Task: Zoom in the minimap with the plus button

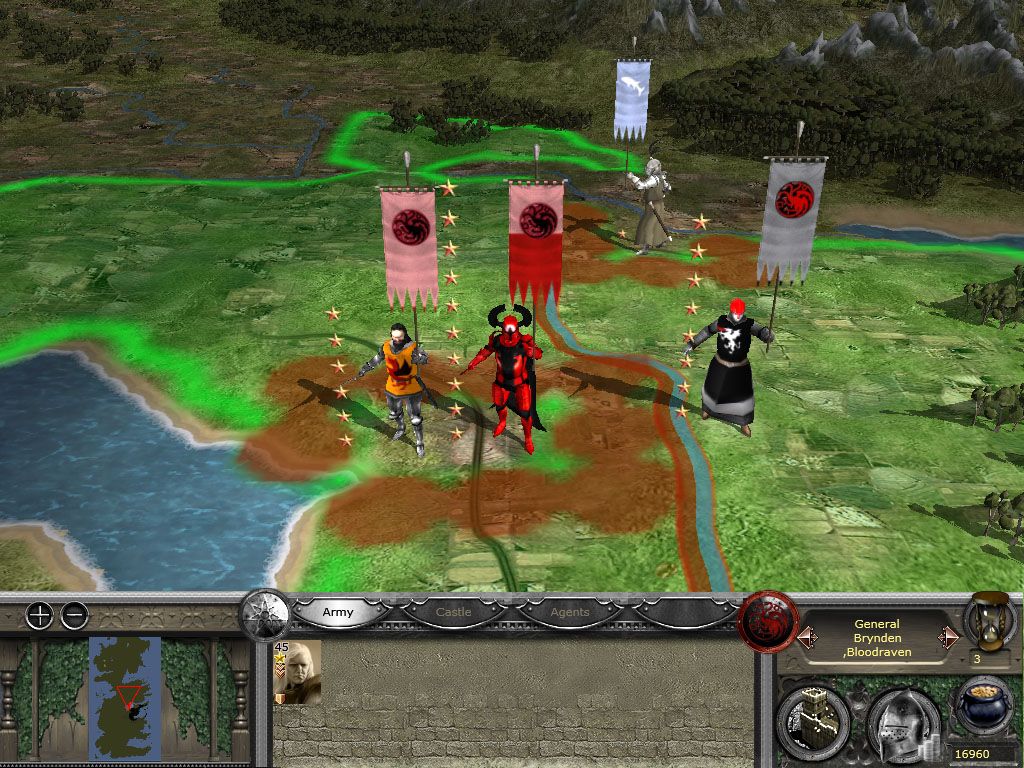Action: click(x=39, y=616)
